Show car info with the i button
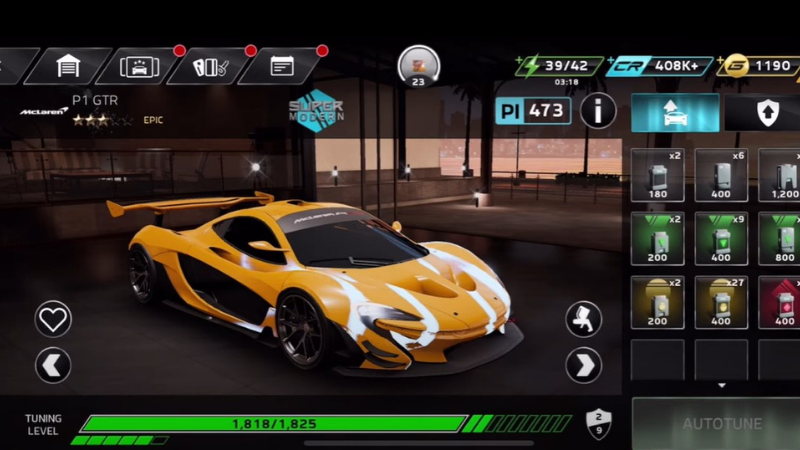 point(598,110)
